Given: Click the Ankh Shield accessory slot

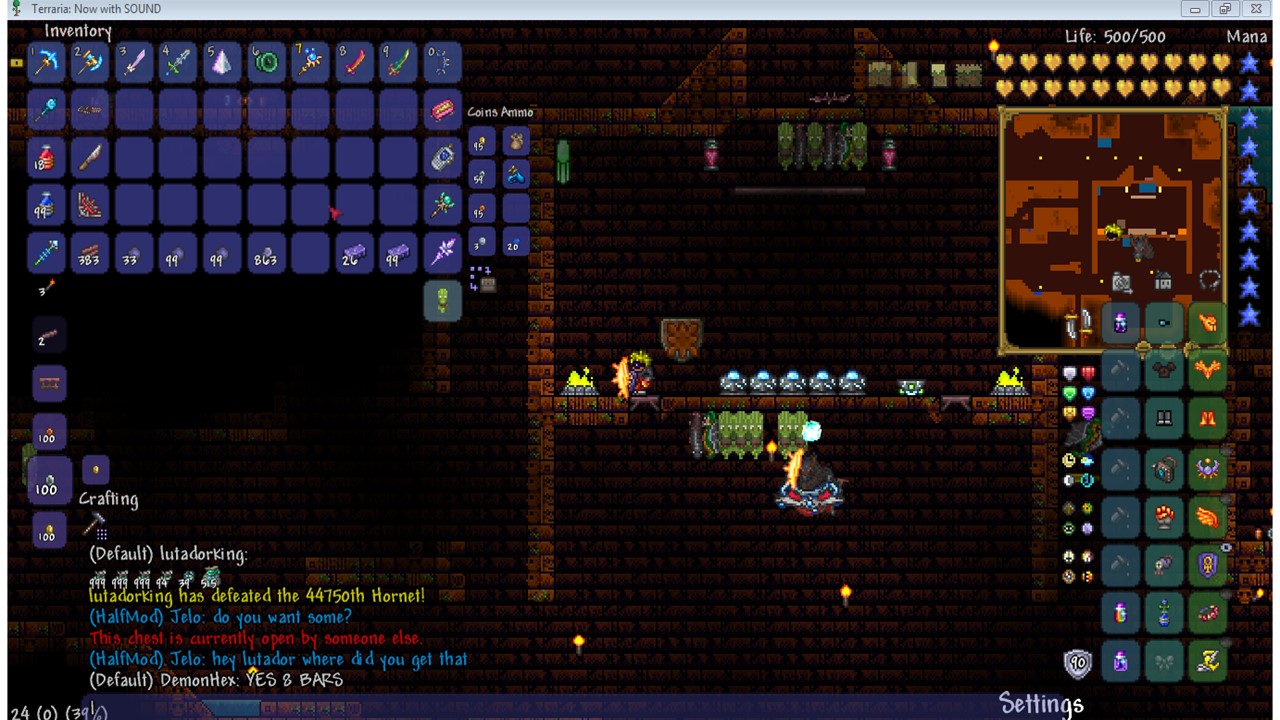Looking at the screenshot, I should click(1208, 566).
